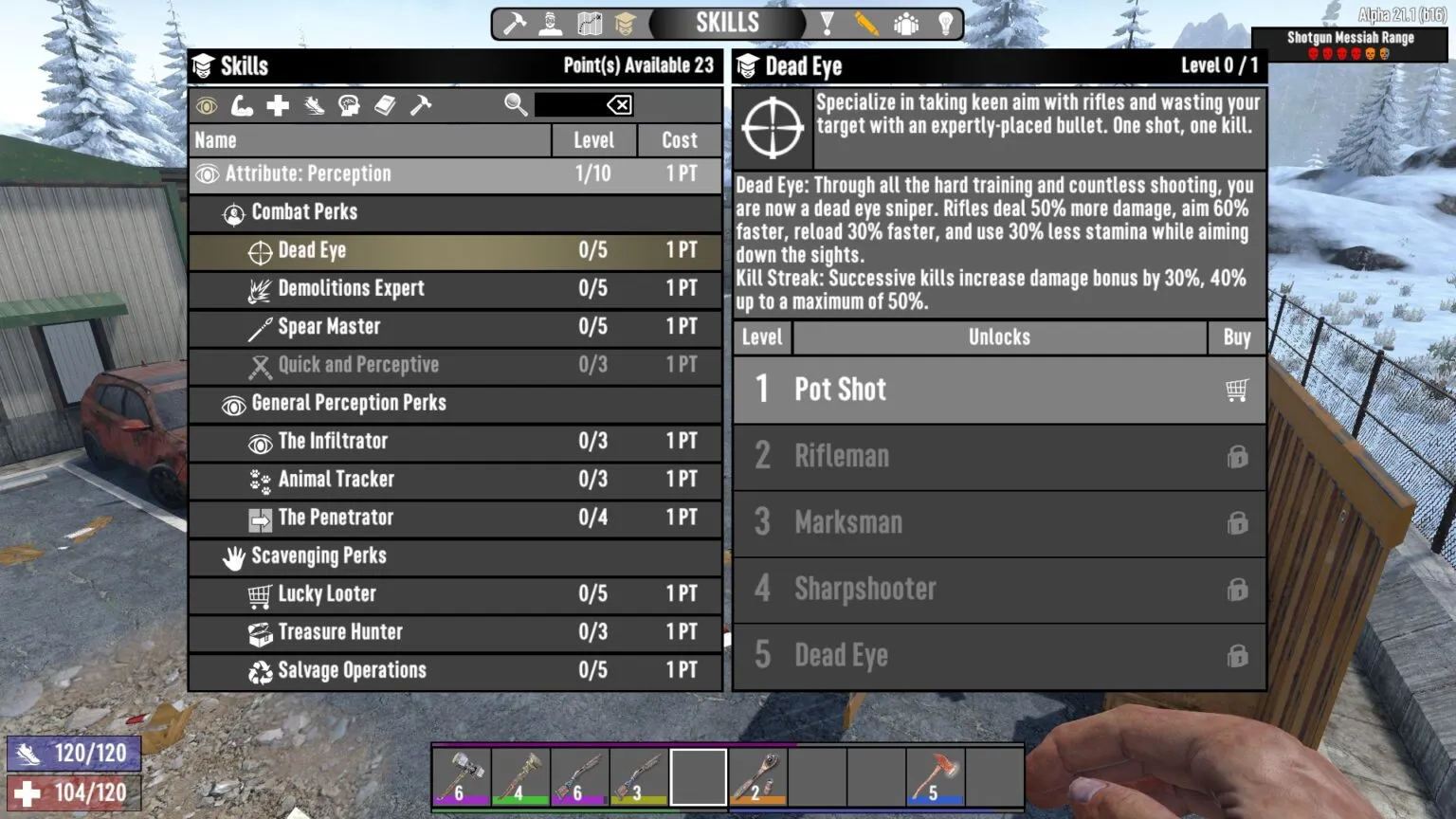Buy Pot Shot with the cart button

[x=1235, y=390]
